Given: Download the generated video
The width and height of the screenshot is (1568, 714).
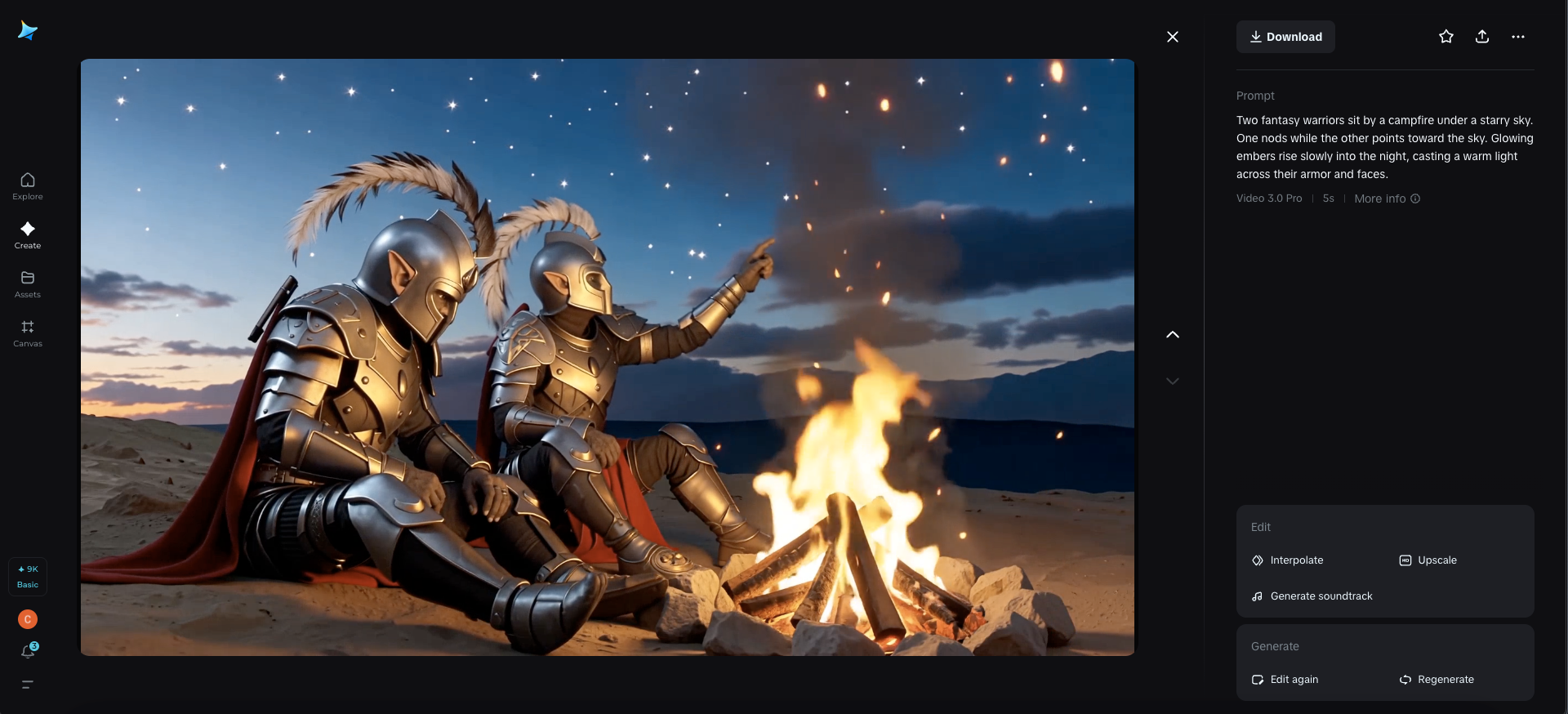Looking at the screenshot, I should (x=1285, y=36).
